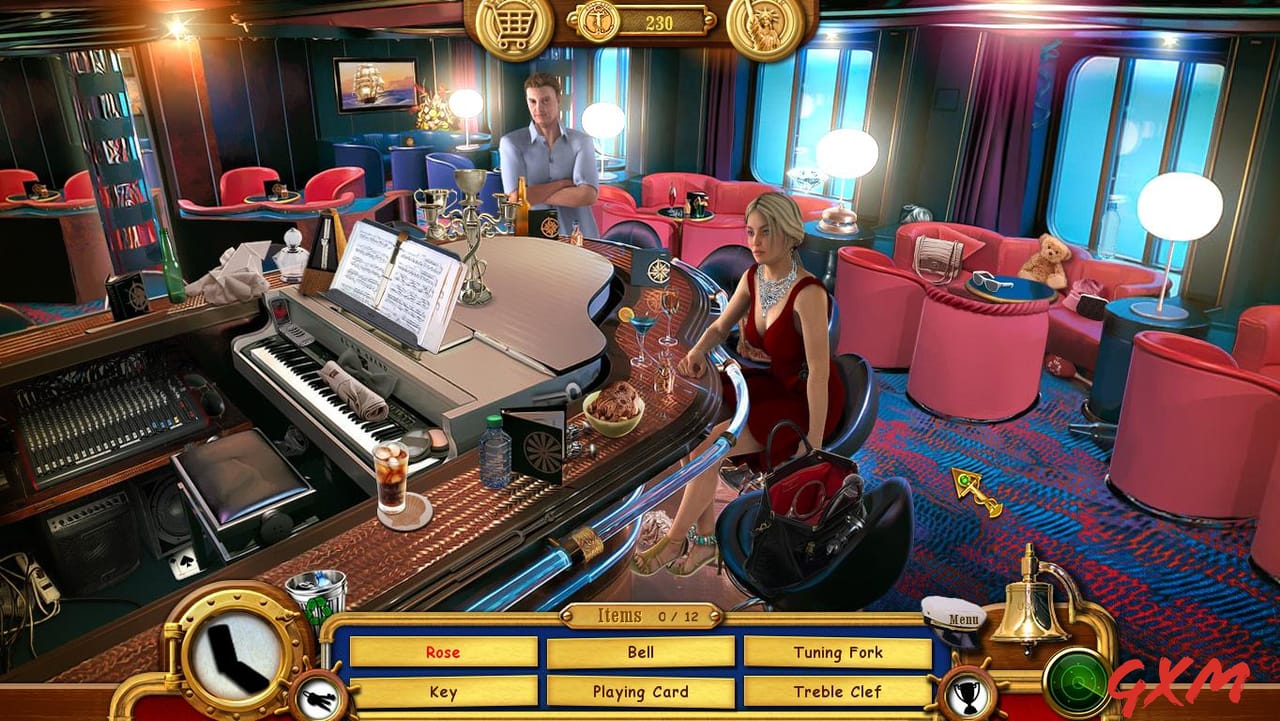The height and width of the screenshot is (721, 1280).
Task: Select "Playing Card" in the item list
Action: pos(640,691)
